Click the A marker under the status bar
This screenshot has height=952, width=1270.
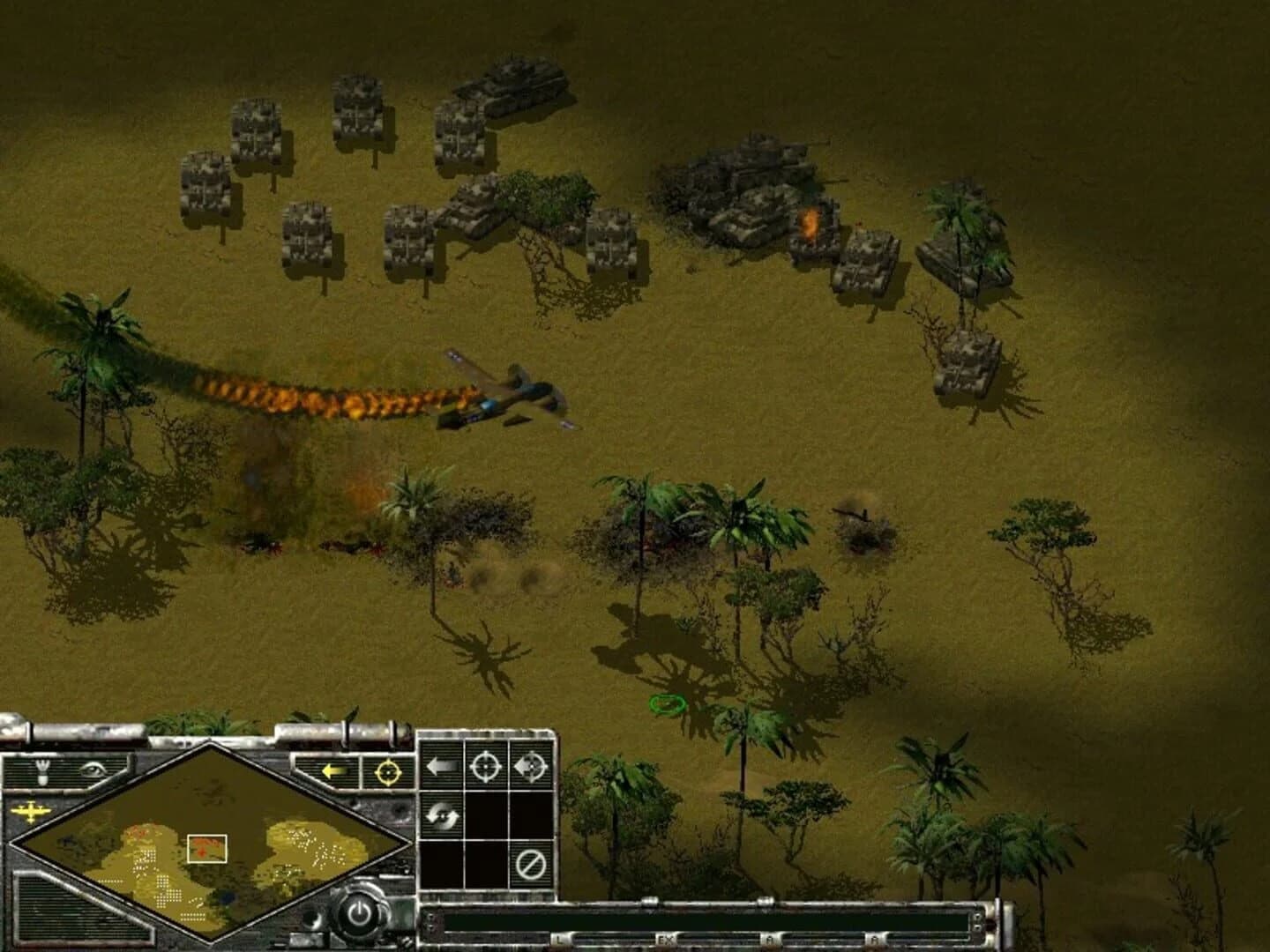coord(768,938)
